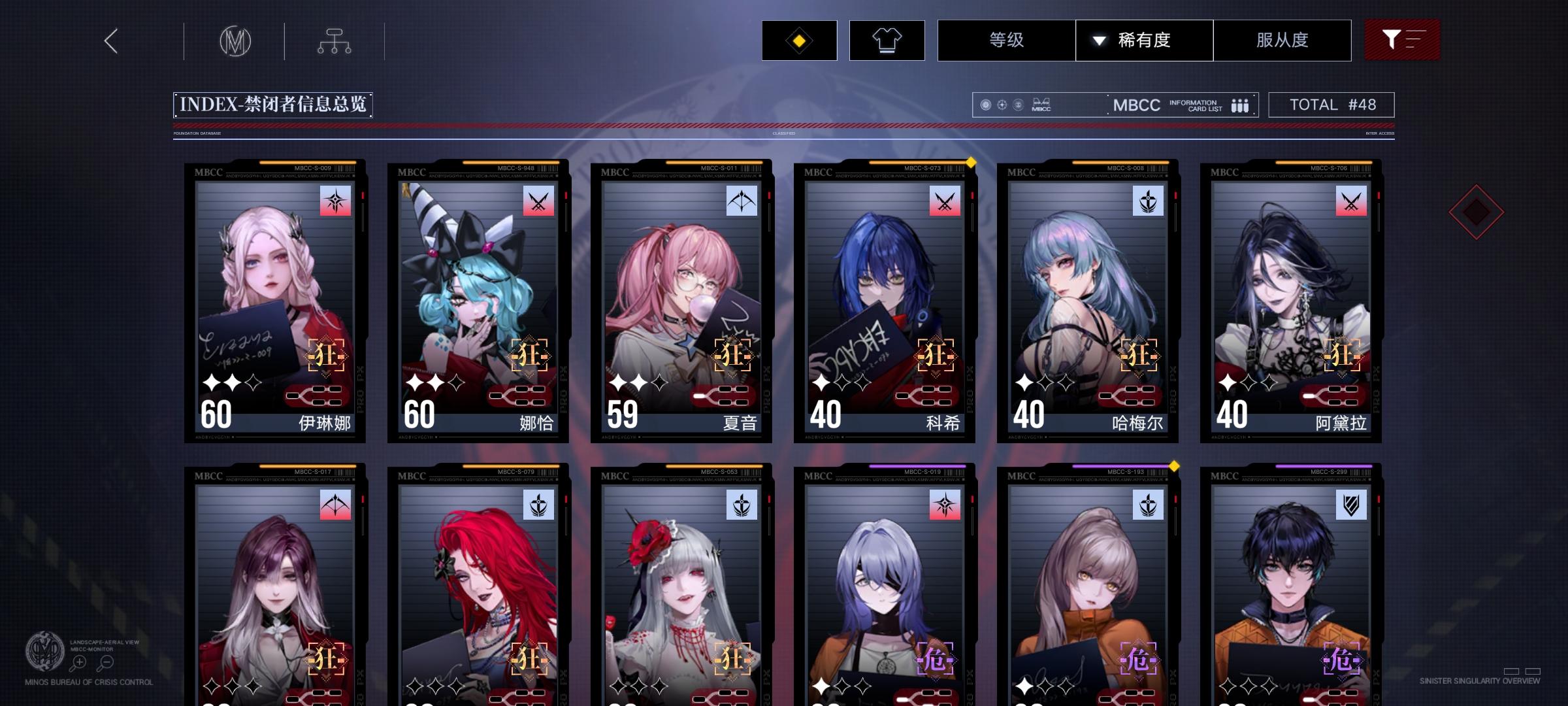
Task: Select the shirt outfit display icon
Action: 887,40
